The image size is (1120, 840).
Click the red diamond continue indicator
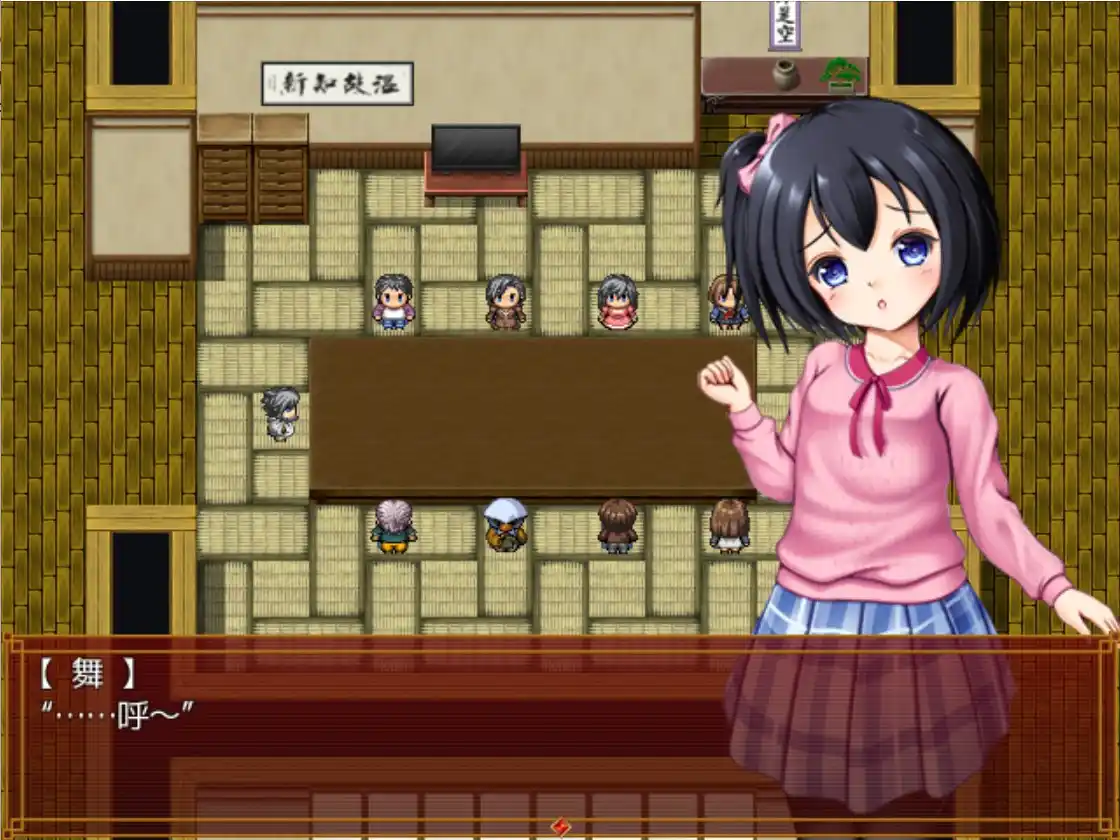(561, 826)
